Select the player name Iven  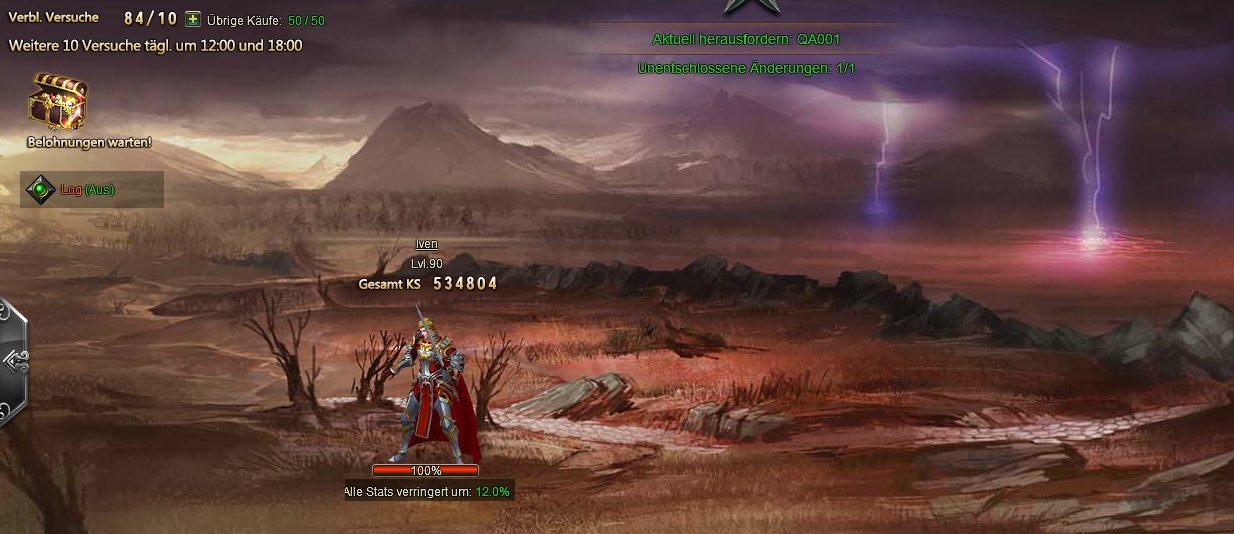tap(427, 244)
